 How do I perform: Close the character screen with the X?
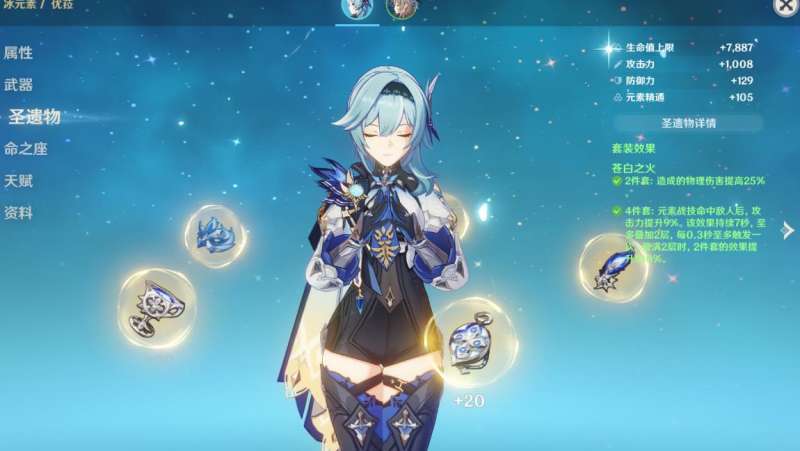tap(786, 6)
